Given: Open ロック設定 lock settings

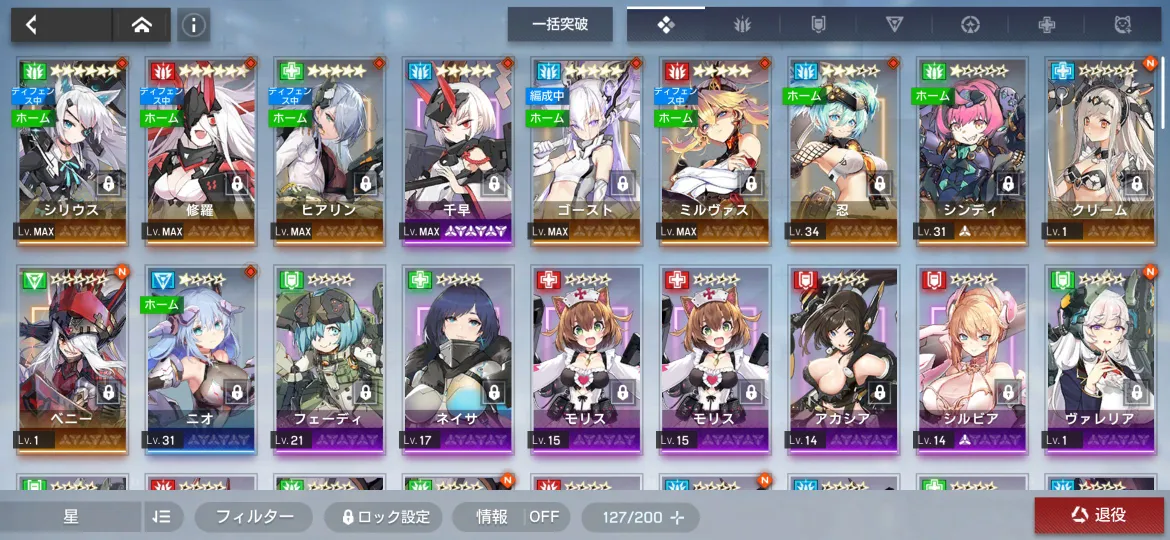Looking at the screenshot, I should coord(386,517).
